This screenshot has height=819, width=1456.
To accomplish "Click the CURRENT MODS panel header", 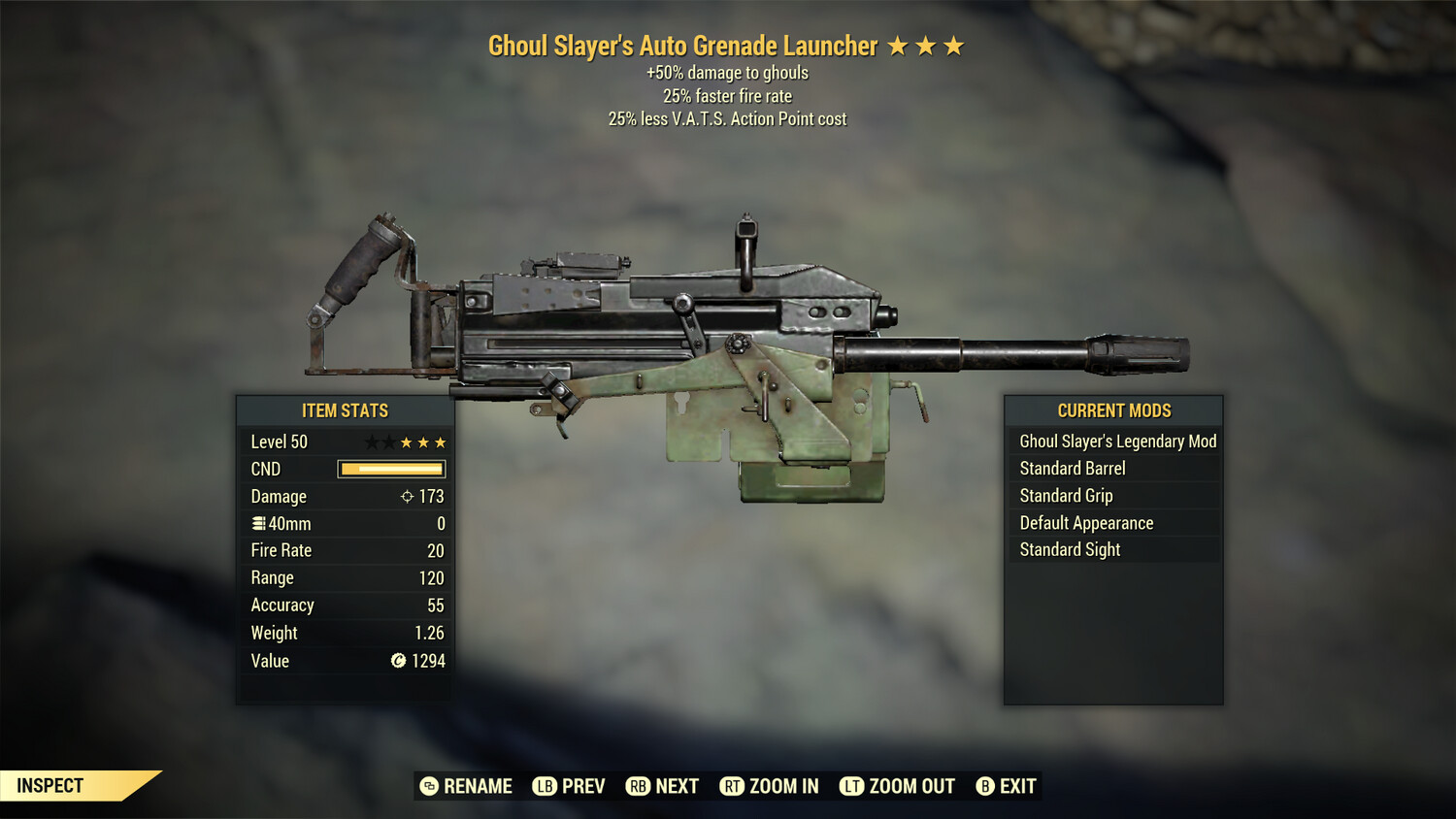I will coord(1113,410).
